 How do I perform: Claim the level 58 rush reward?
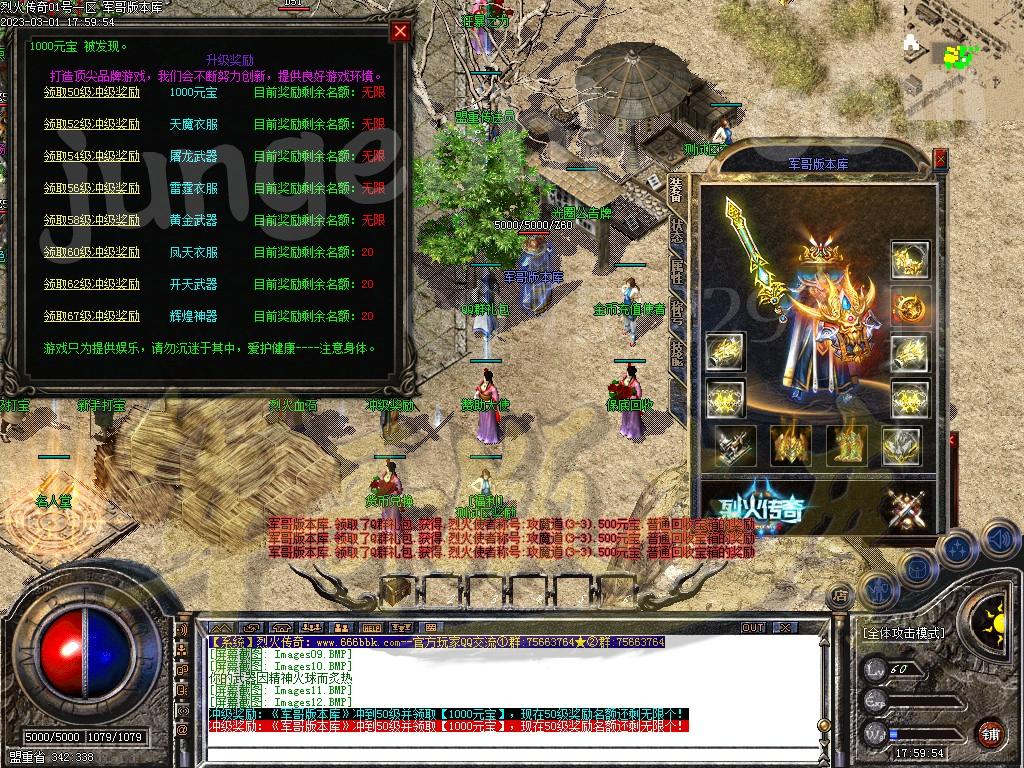pos(91,220)
